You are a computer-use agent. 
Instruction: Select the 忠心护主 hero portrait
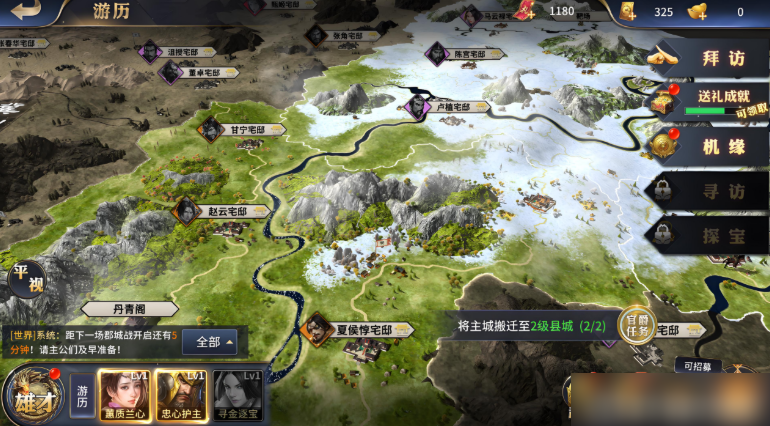pyautogui.click(x=181, y=394)
